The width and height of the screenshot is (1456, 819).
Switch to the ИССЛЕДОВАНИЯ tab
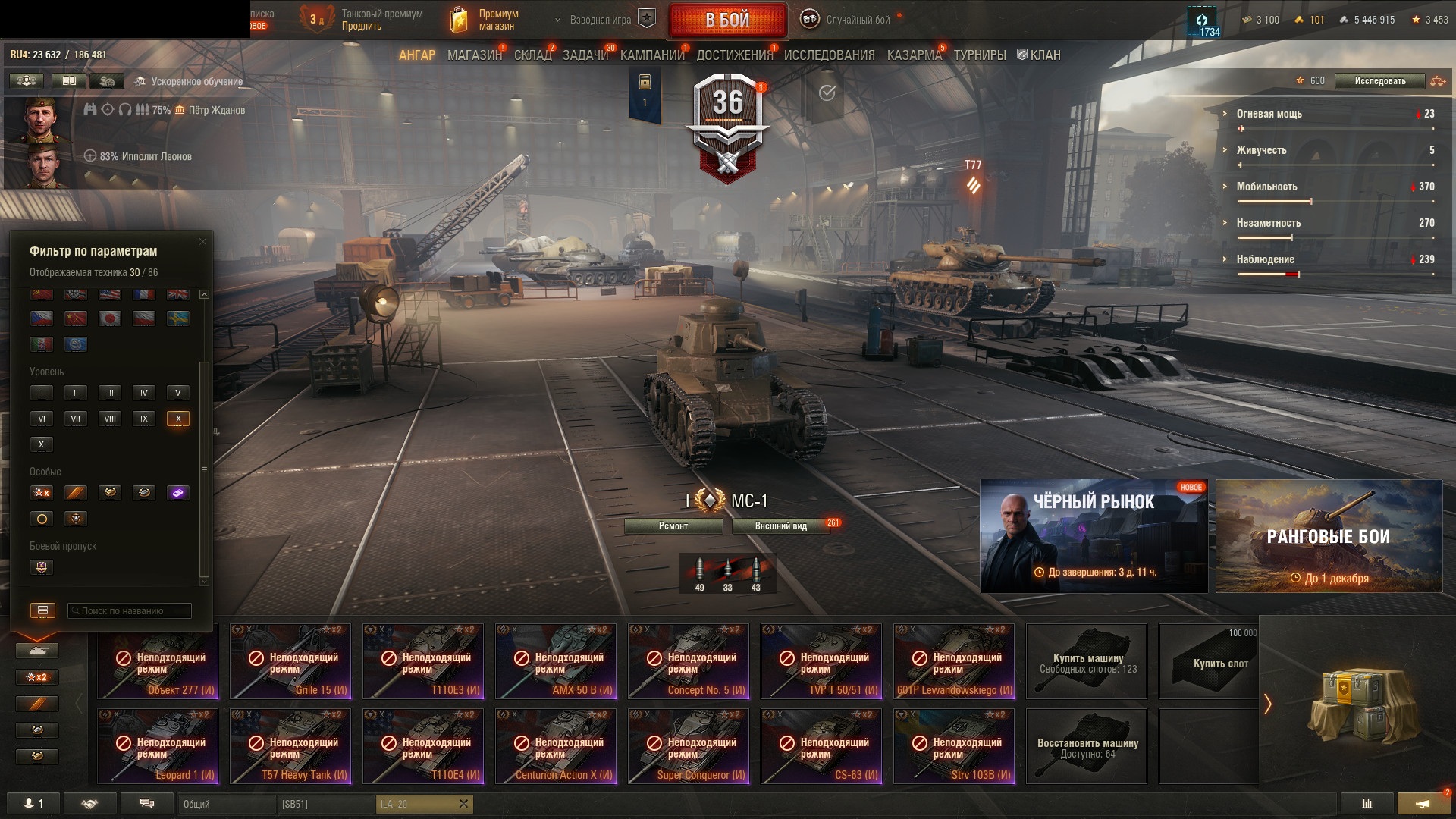pyautogui.click(x=829, y=55)
